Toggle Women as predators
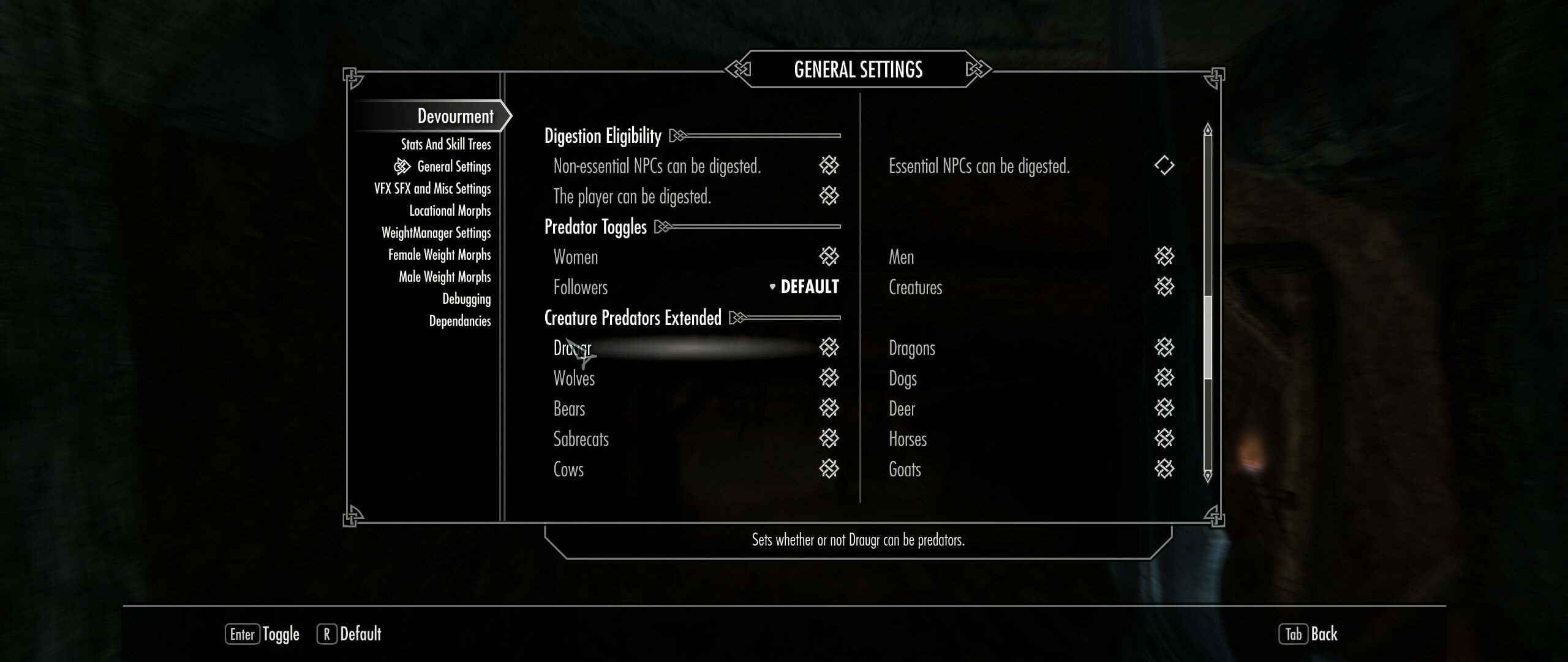The image size is (1568, 662). tap(830, 257)
